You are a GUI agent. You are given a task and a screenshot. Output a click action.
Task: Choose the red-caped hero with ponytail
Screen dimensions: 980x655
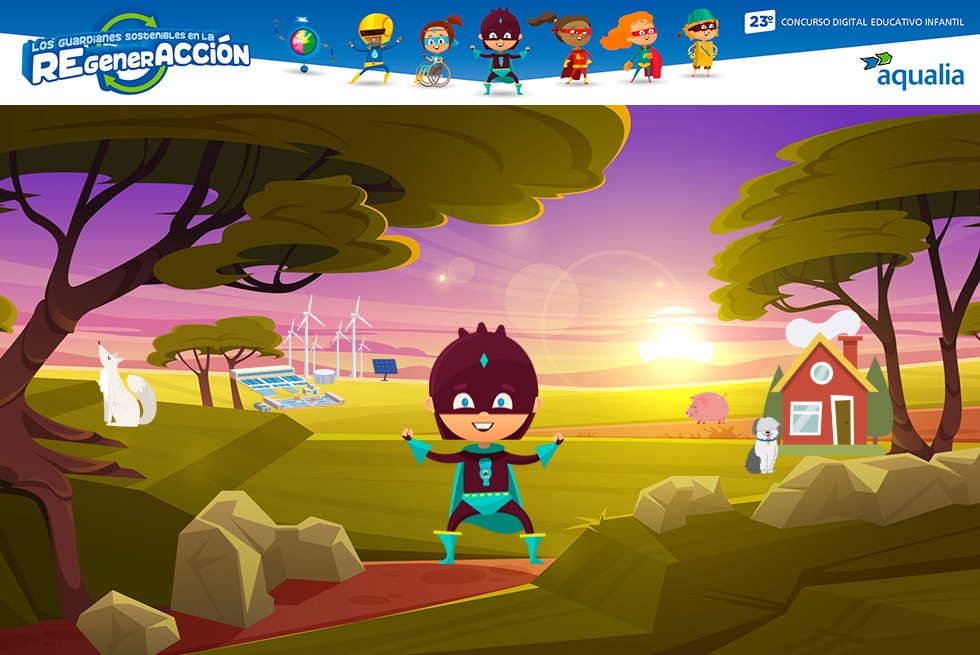[x=571, y=48]
